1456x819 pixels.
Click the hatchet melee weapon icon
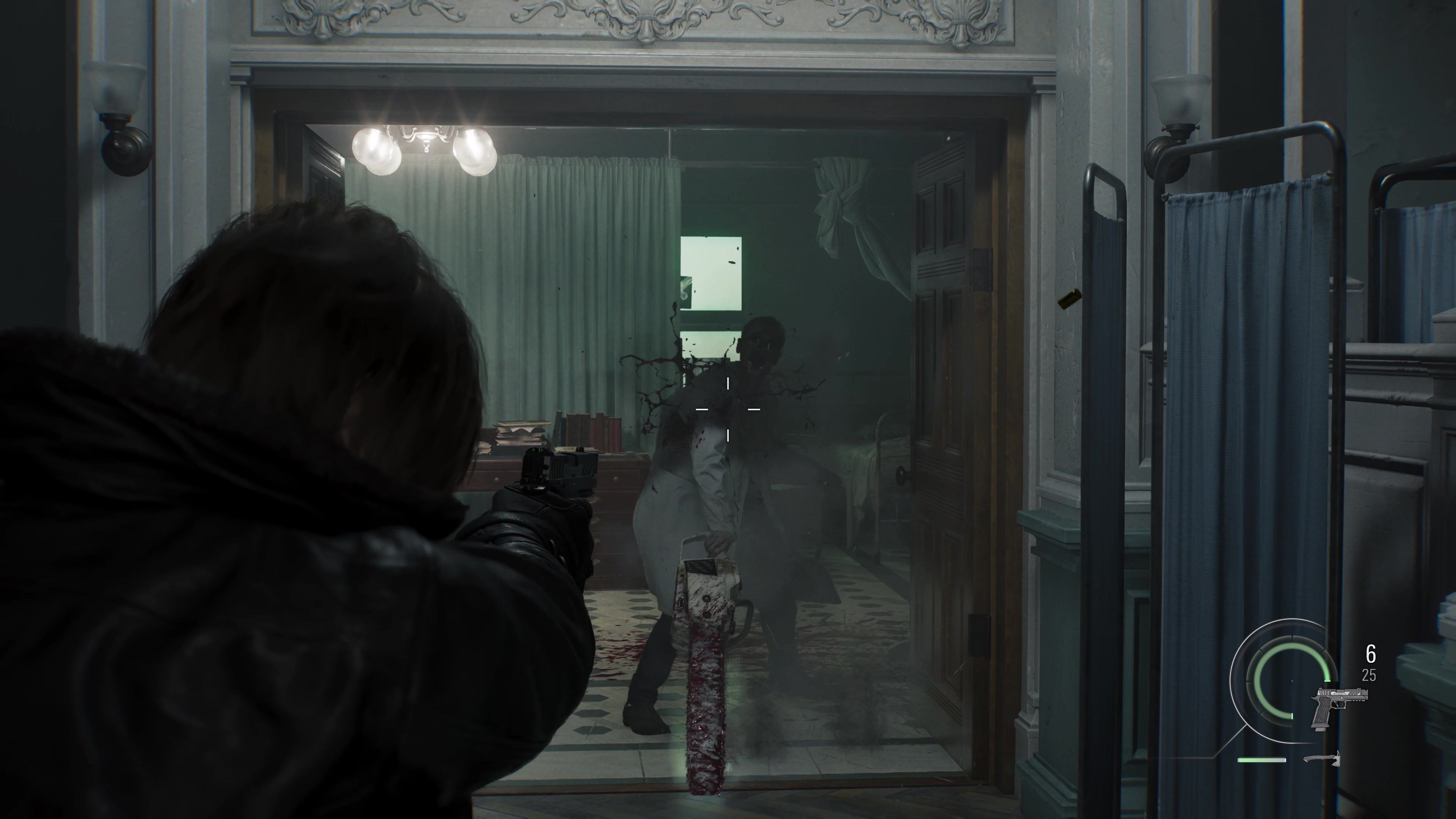coord(1322,759)
